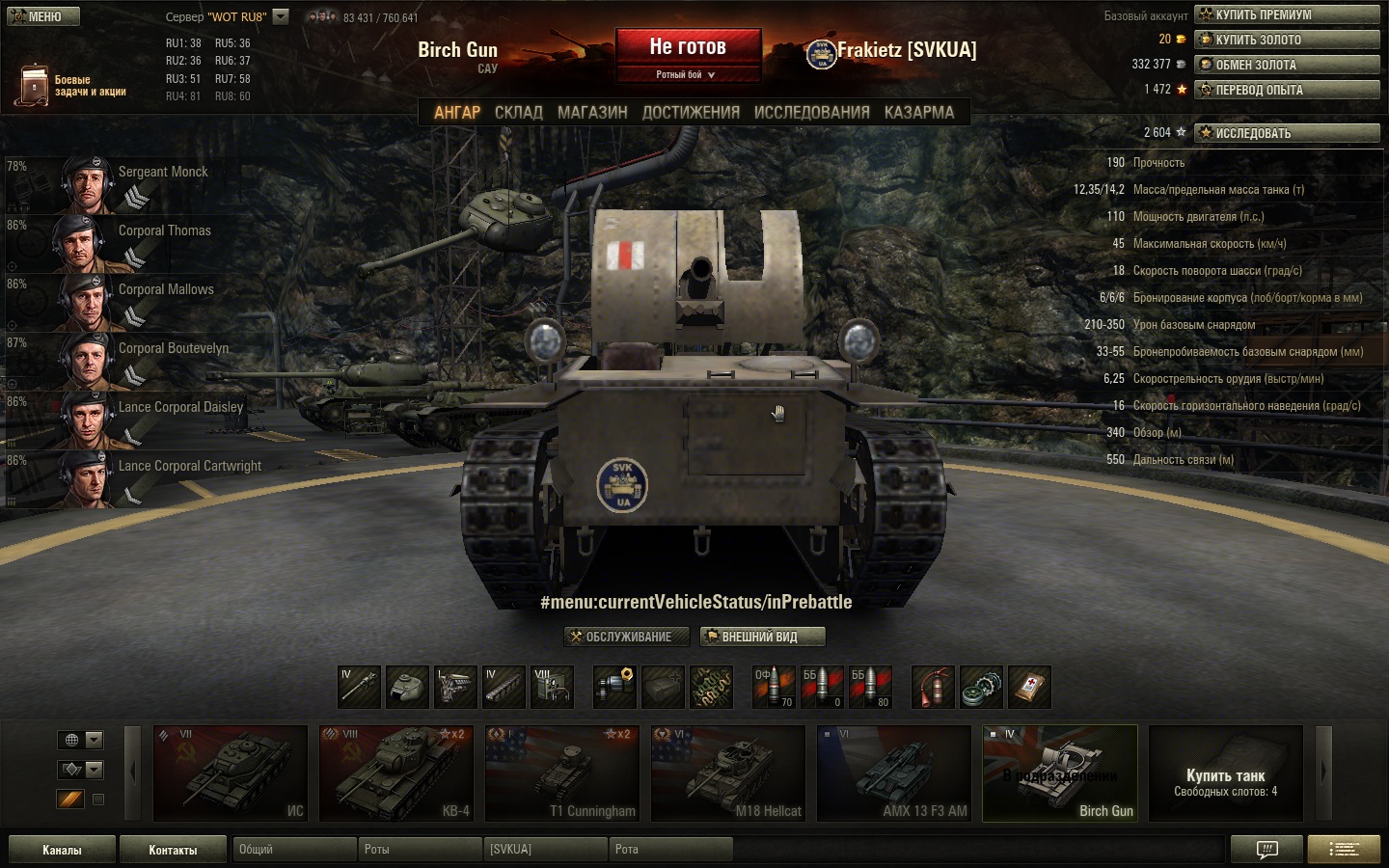Click the КУПИТЬ ЗОЛОТО button

click(1287, 40)
